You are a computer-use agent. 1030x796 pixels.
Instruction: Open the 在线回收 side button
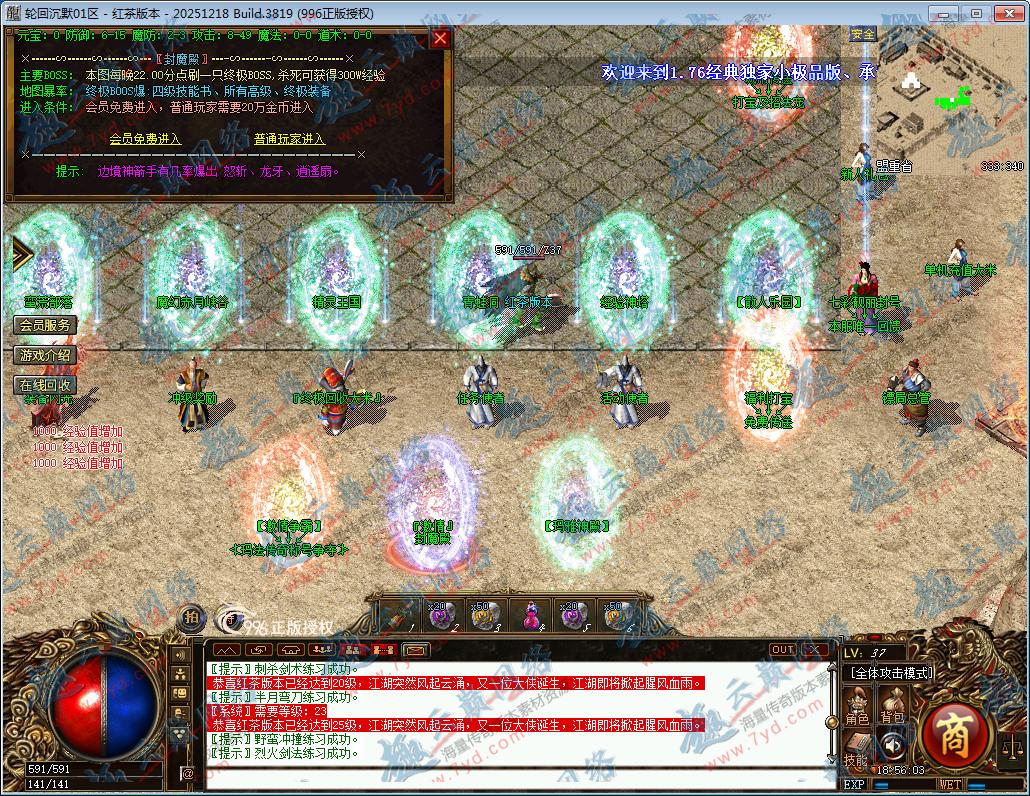pos(45,385)
